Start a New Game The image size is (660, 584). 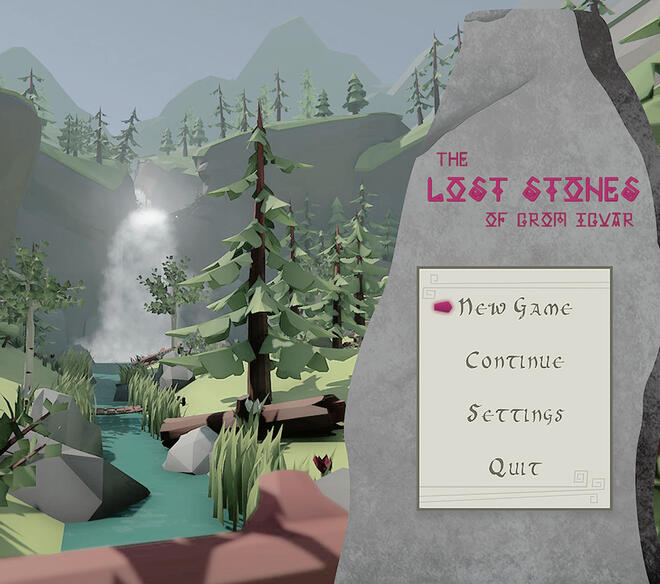515,308
